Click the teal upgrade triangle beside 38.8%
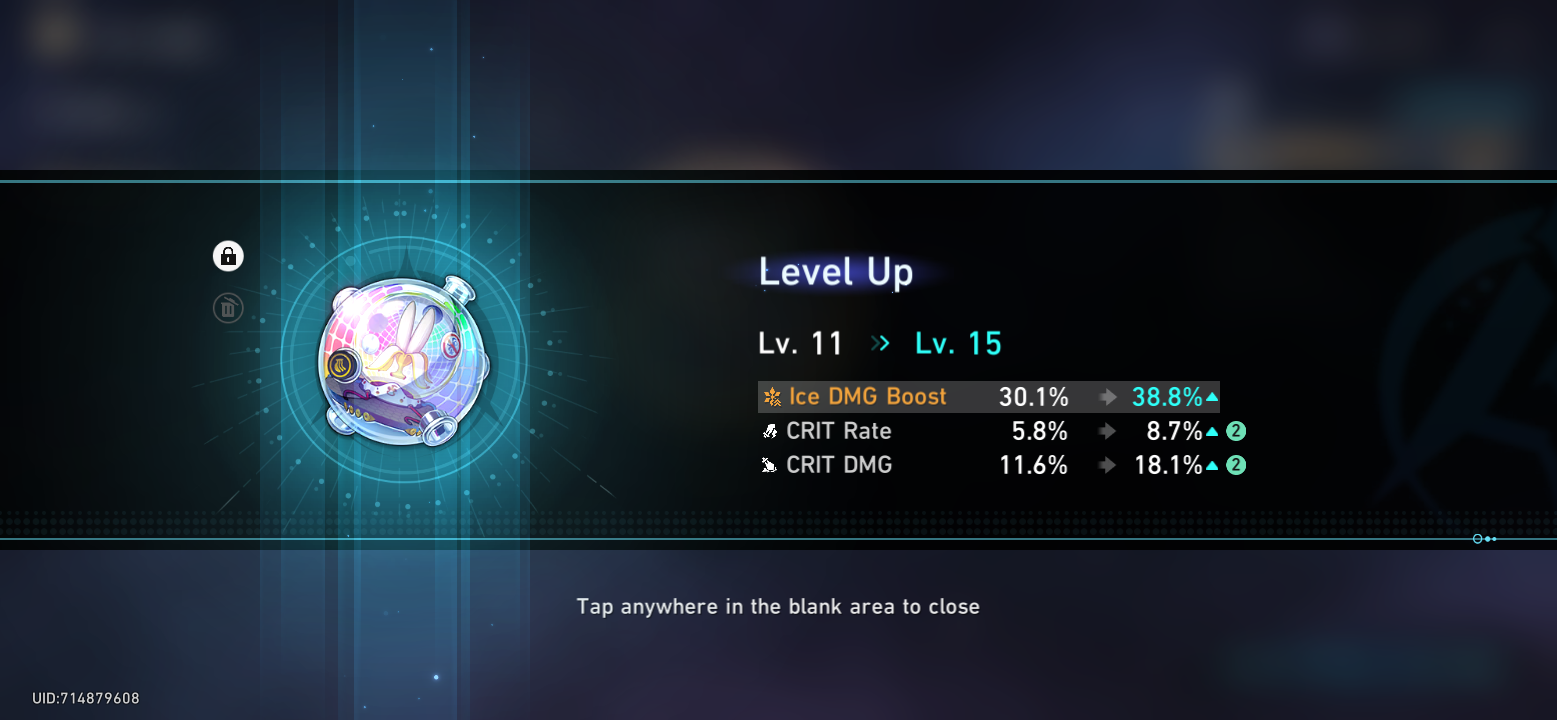The image size is (1557, 720). click(x=1212, y=396)
